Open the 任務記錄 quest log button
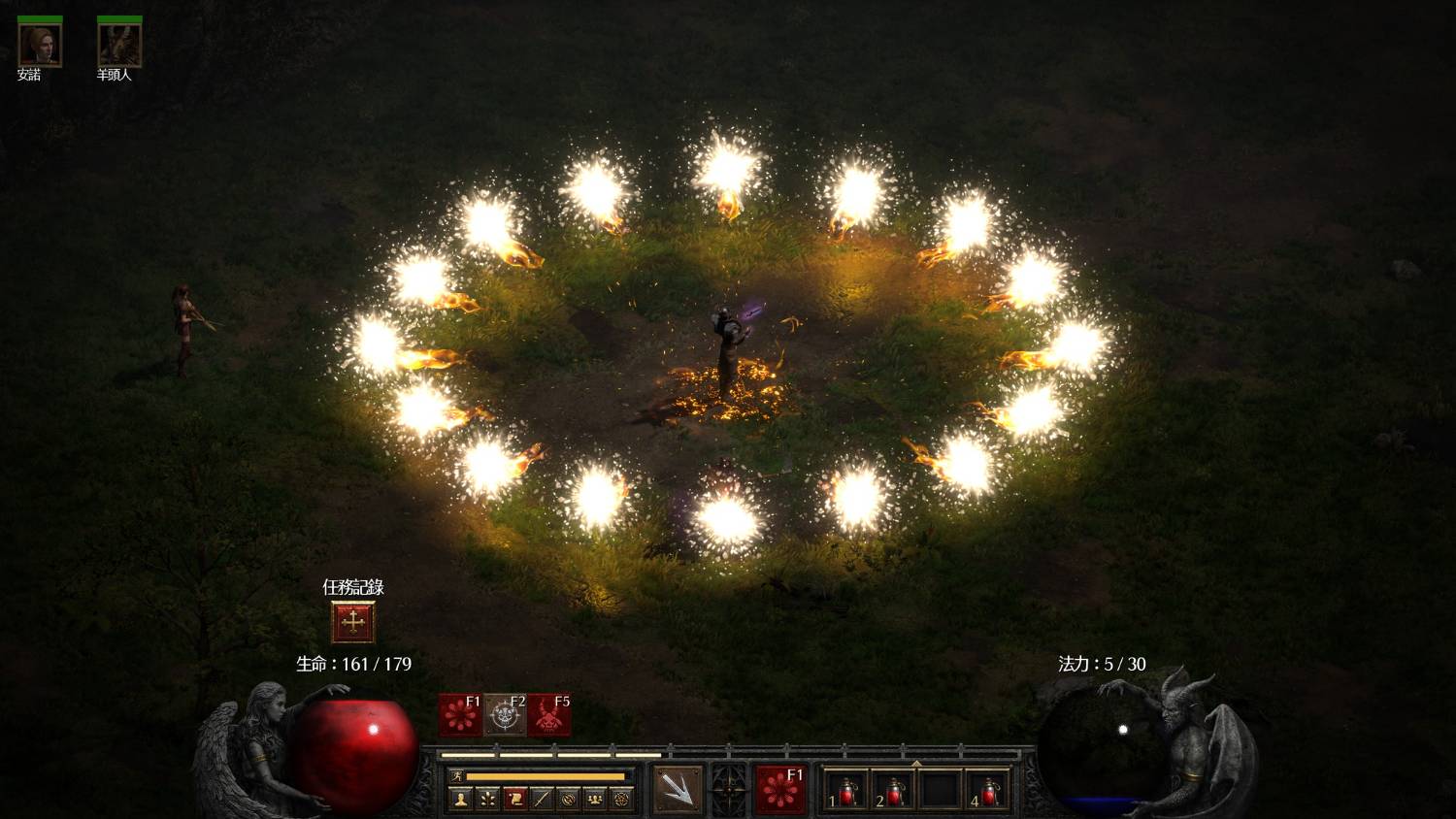 click(x=352, y=622)
